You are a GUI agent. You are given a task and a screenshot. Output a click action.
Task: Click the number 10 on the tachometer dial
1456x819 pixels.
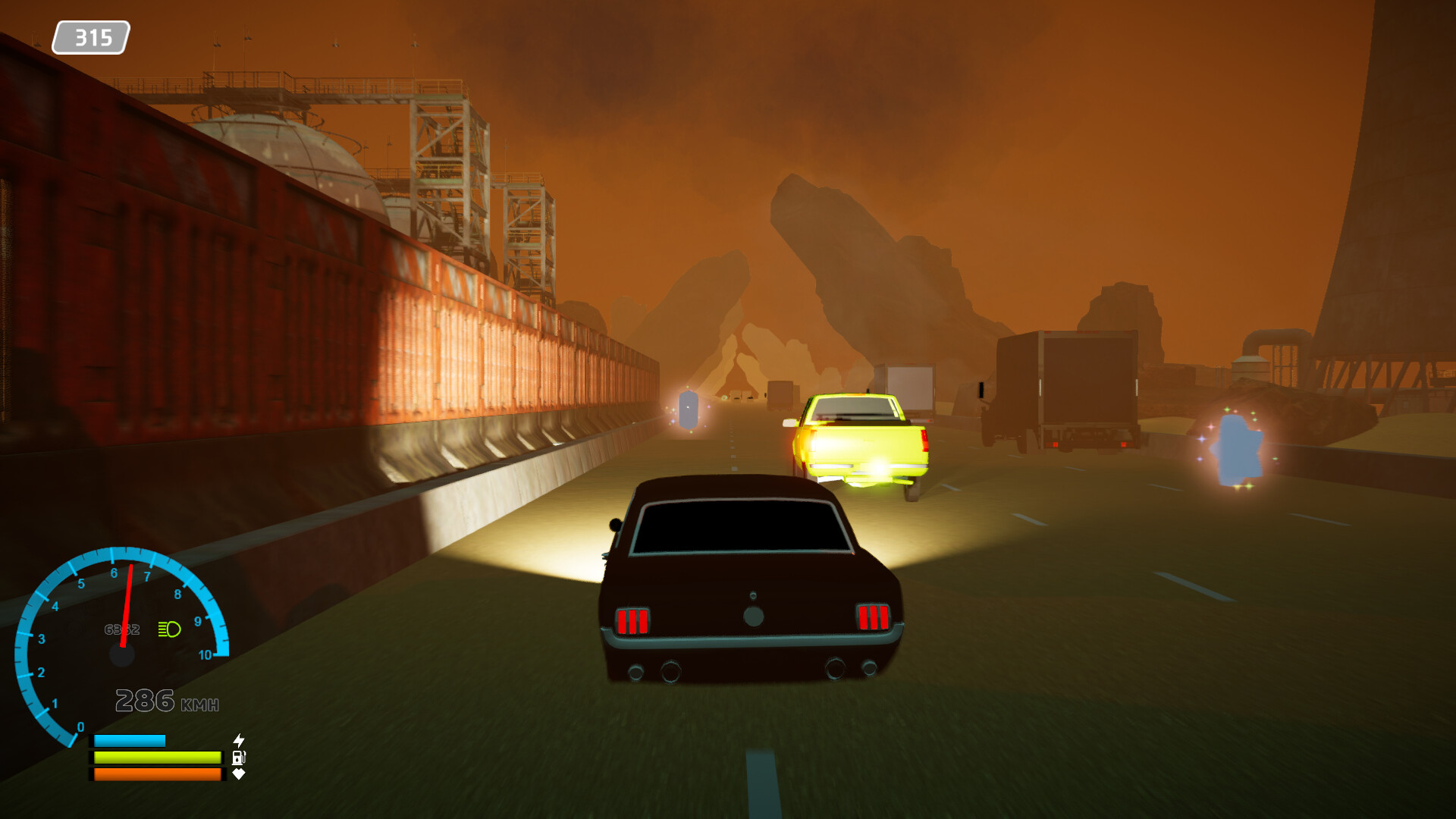206,654
